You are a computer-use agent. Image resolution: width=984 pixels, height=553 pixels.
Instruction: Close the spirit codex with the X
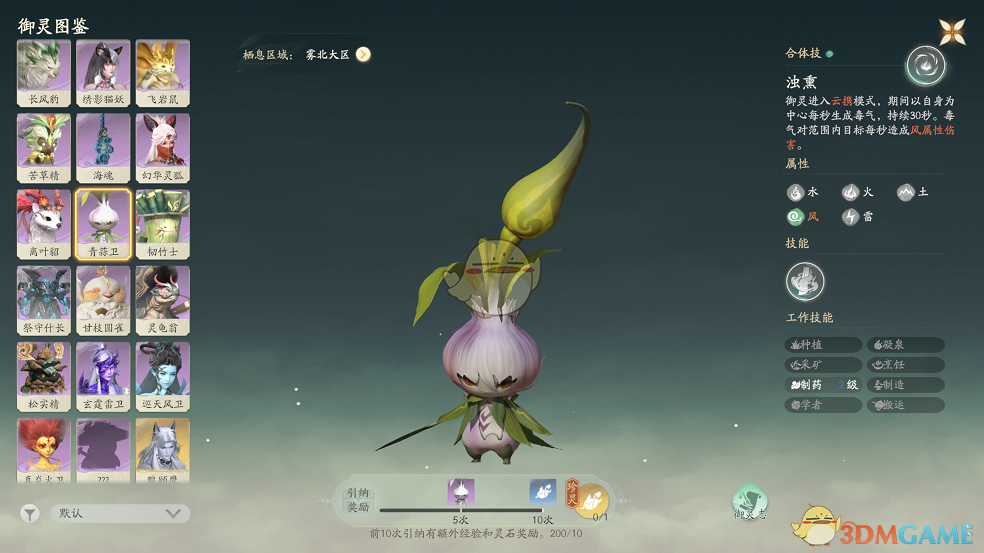(952, 32)
